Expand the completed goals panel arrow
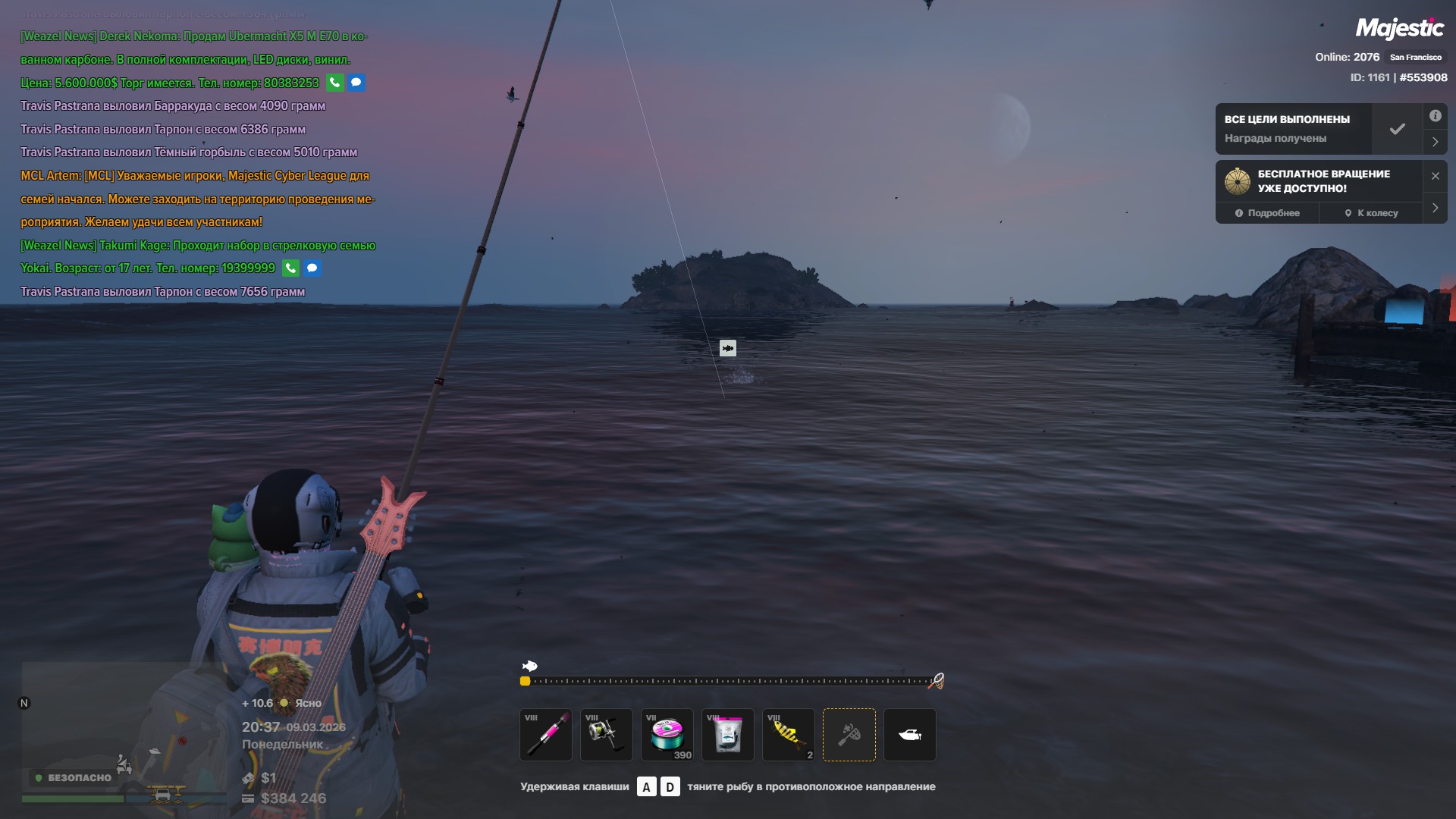Screen dimensions: 1456x819 [1435, 142]
